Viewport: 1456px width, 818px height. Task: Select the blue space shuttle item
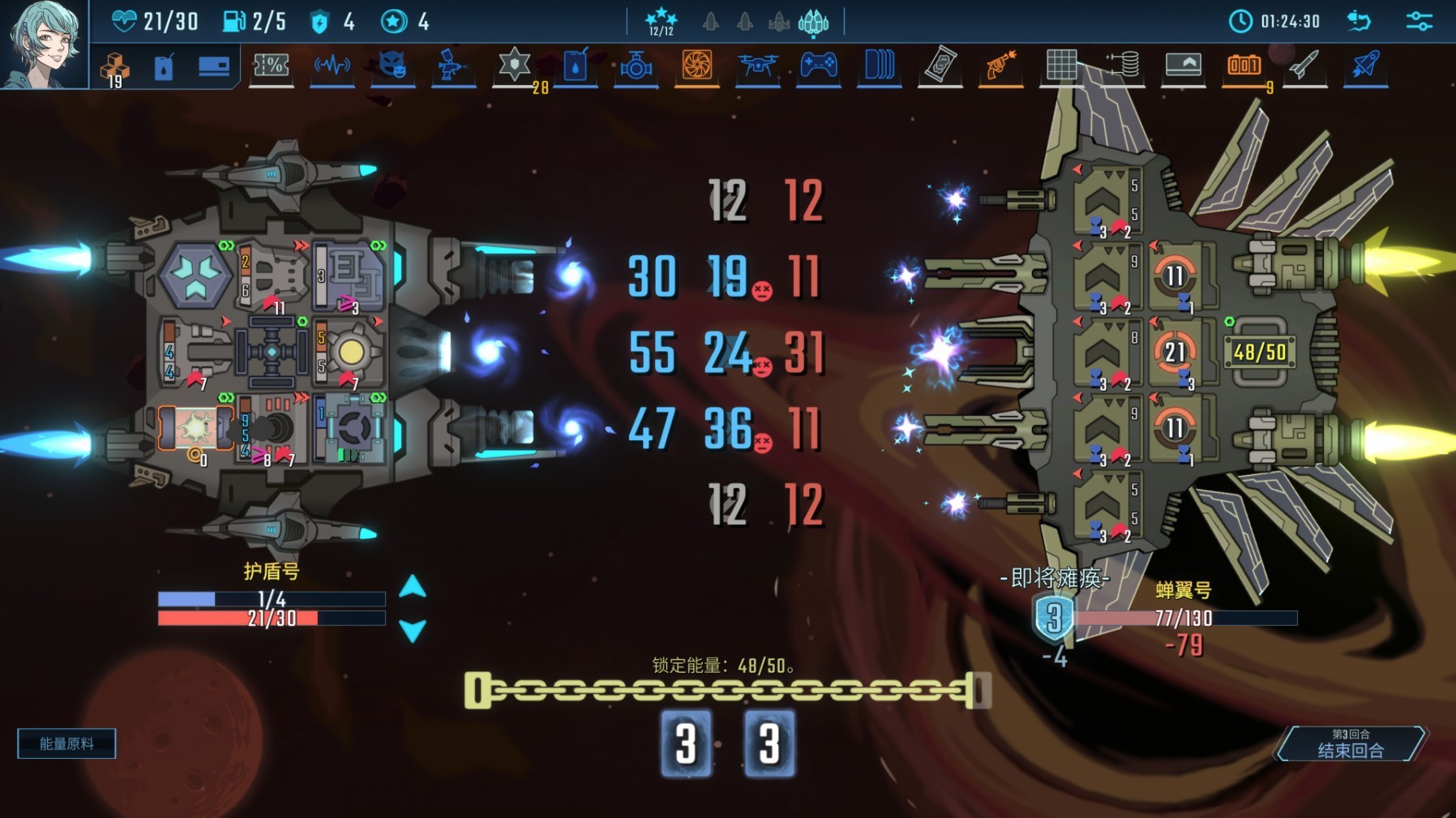tap(1365, 66)
